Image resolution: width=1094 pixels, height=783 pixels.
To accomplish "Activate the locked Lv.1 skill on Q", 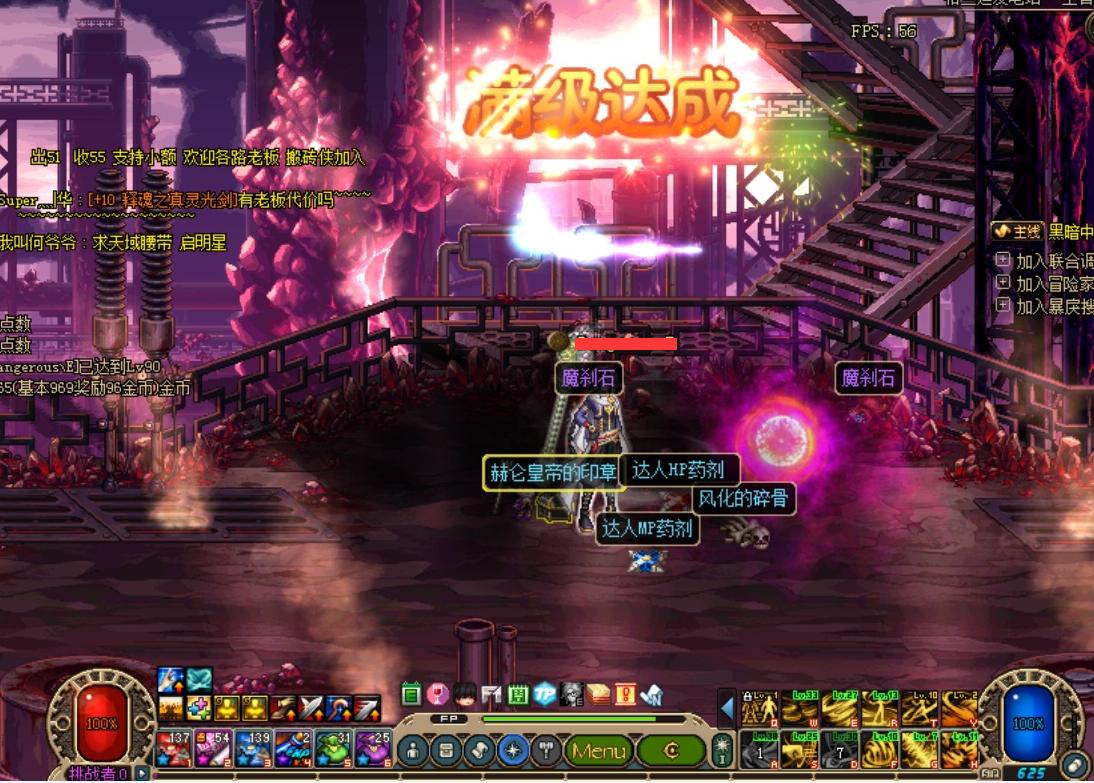I will [x=759, y=708].
